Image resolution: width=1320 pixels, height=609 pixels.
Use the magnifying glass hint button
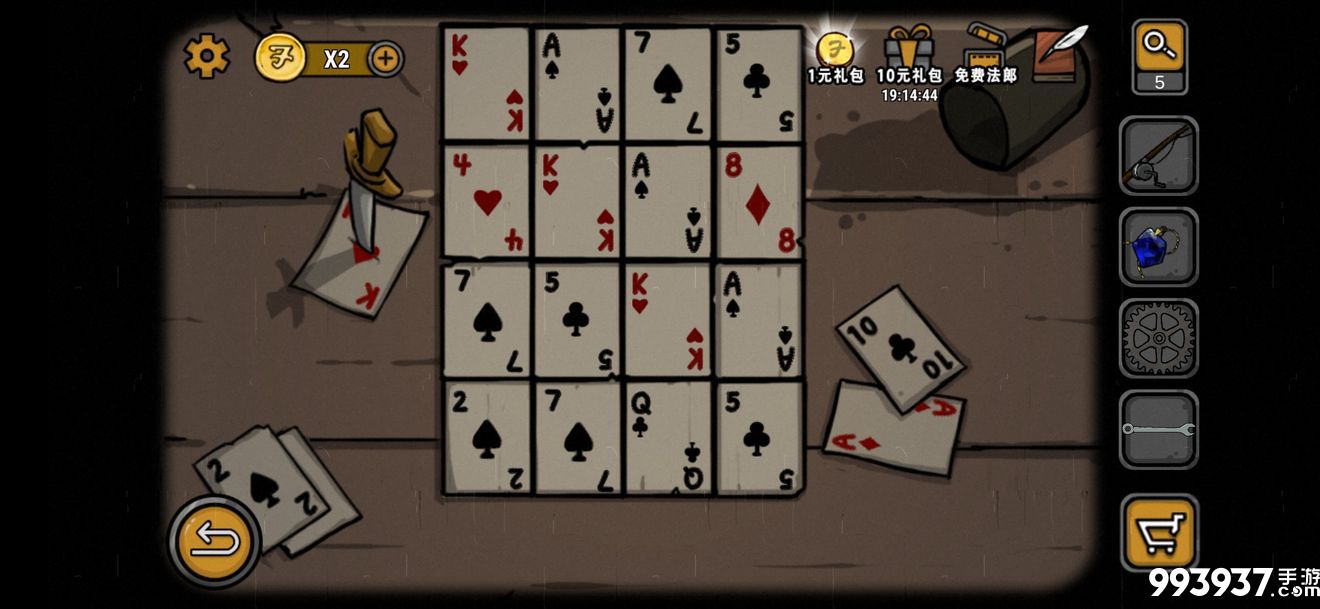point(1159,55)
